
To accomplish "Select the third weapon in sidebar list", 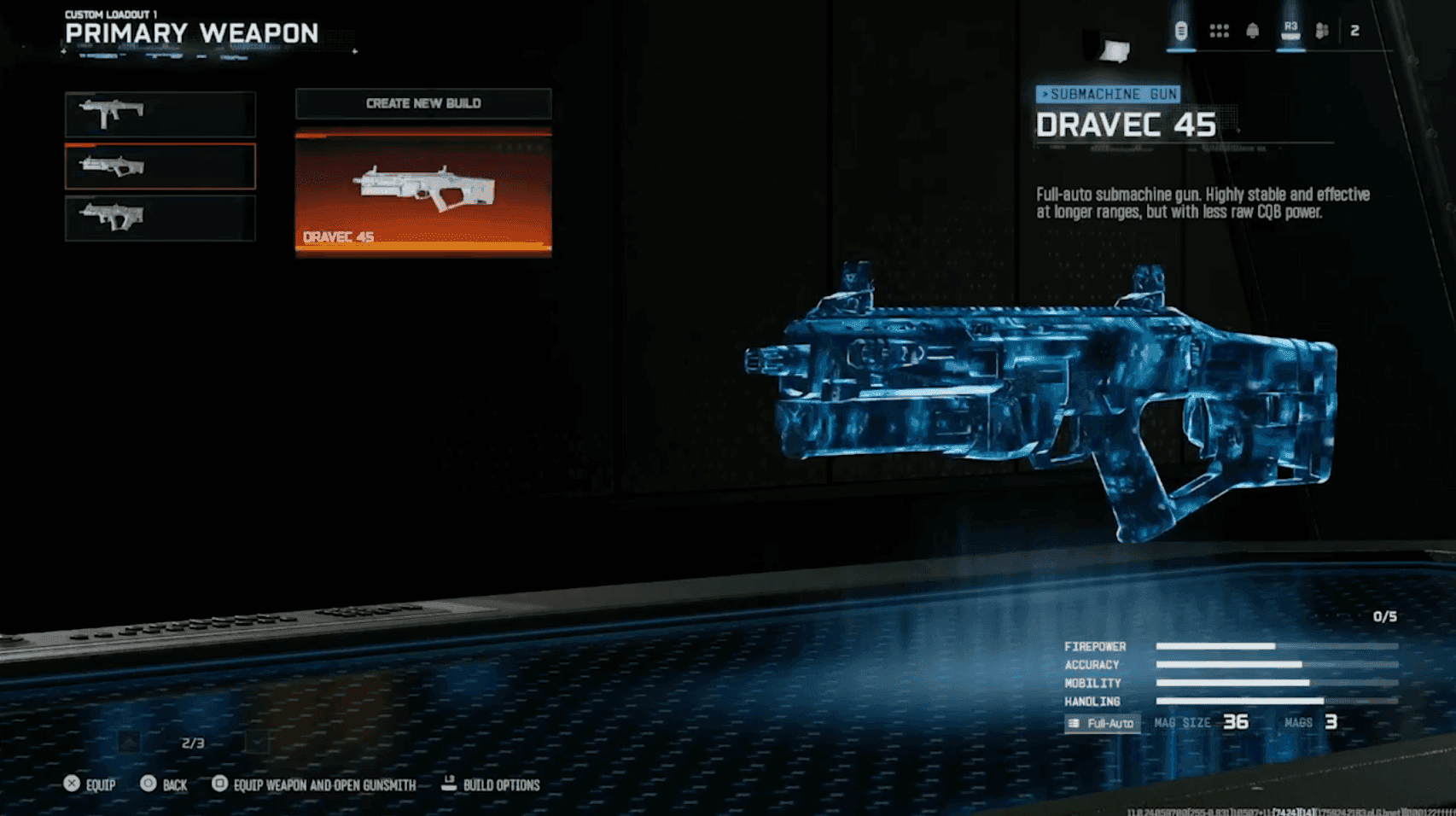I will tap(160, 219).
